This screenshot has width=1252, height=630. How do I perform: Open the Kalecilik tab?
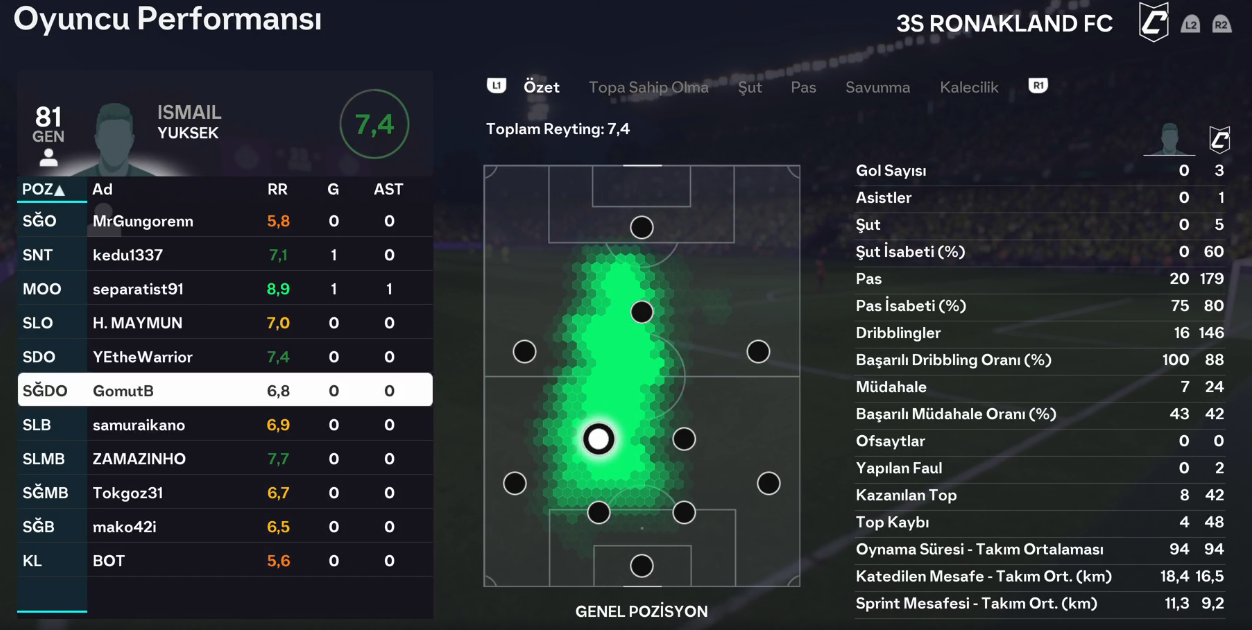(969, 87)
